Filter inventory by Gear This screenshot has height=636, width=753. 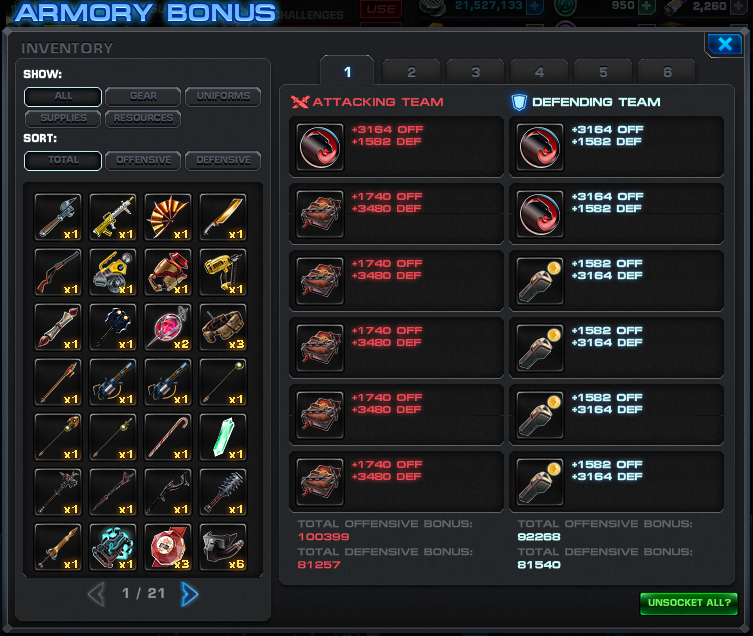143,97
